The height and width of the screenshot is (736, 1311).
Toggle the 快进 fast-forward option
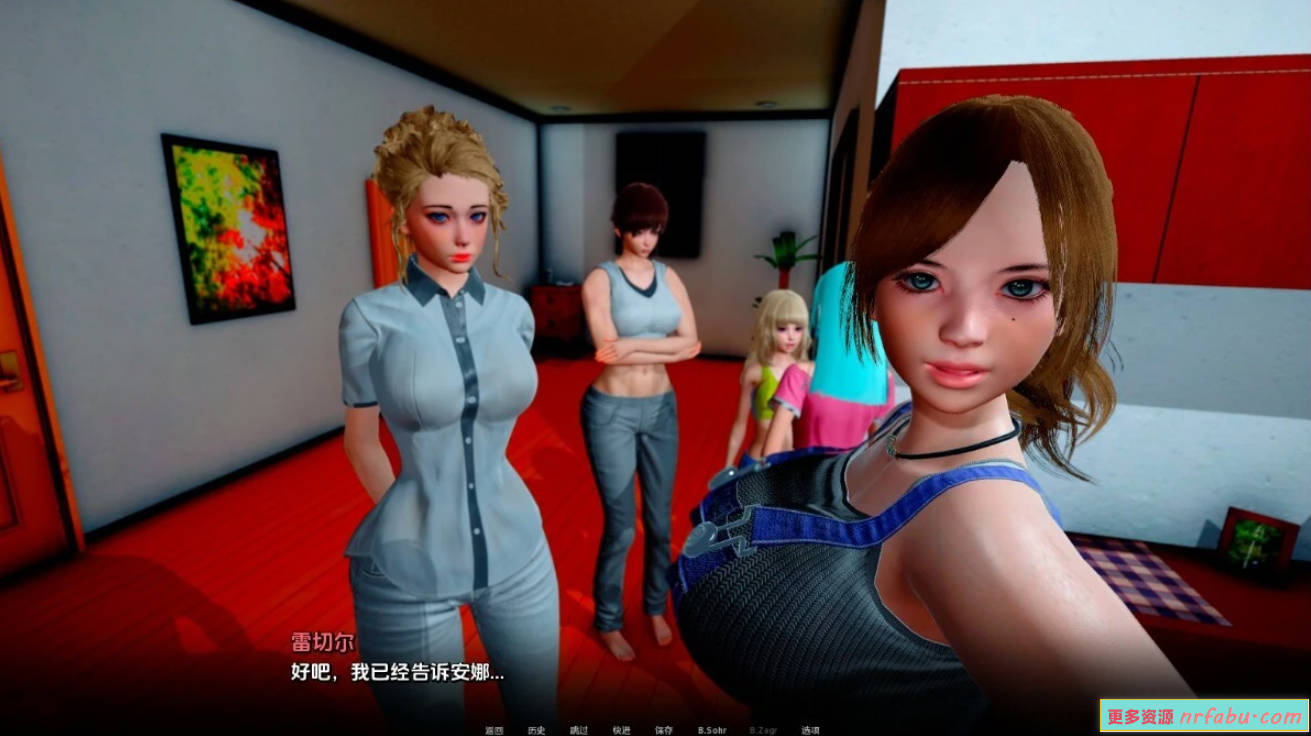622,730
